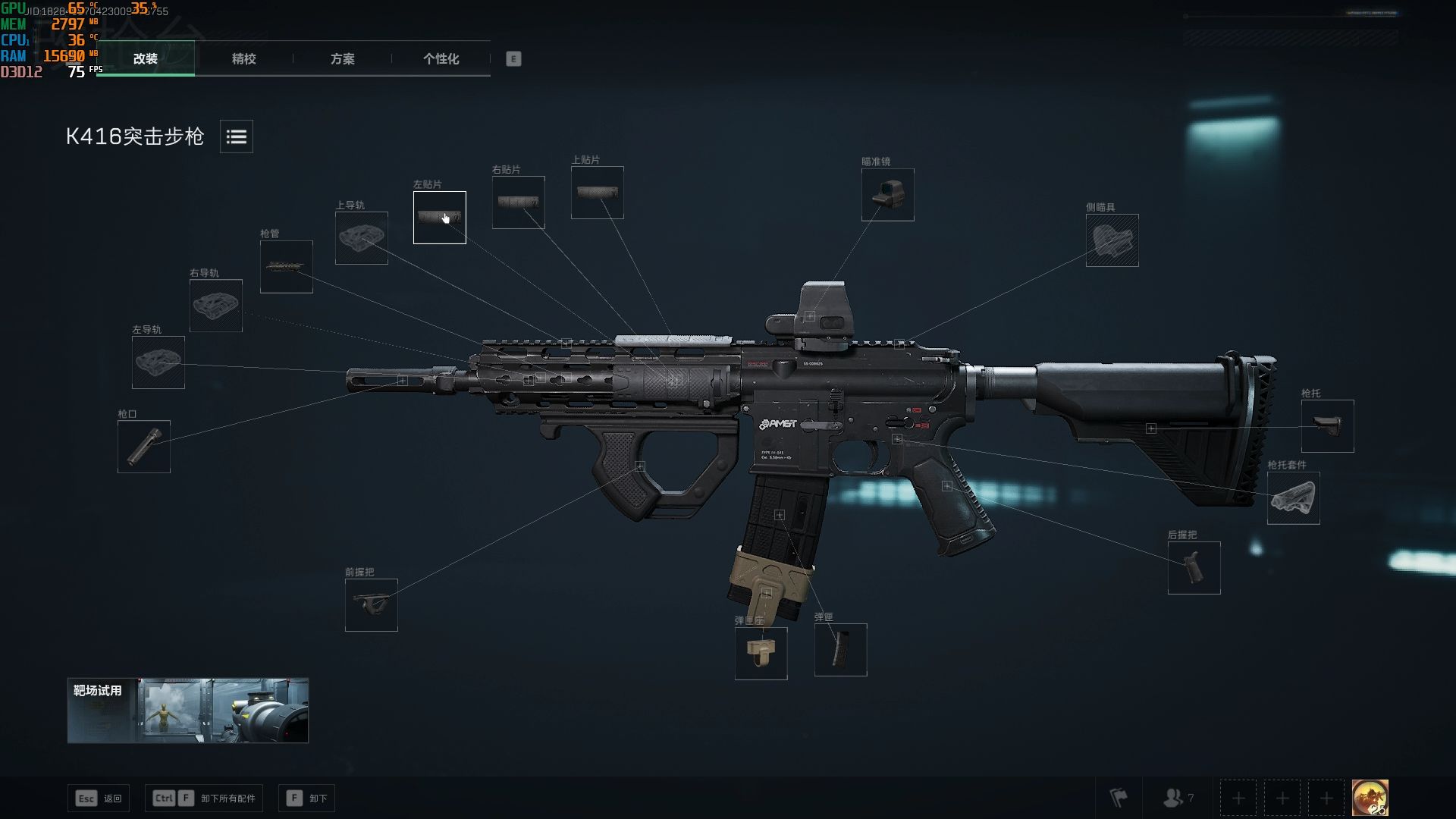
Task: Open the 枪托套件 stock kit slot
Action: click(1293, 498)
